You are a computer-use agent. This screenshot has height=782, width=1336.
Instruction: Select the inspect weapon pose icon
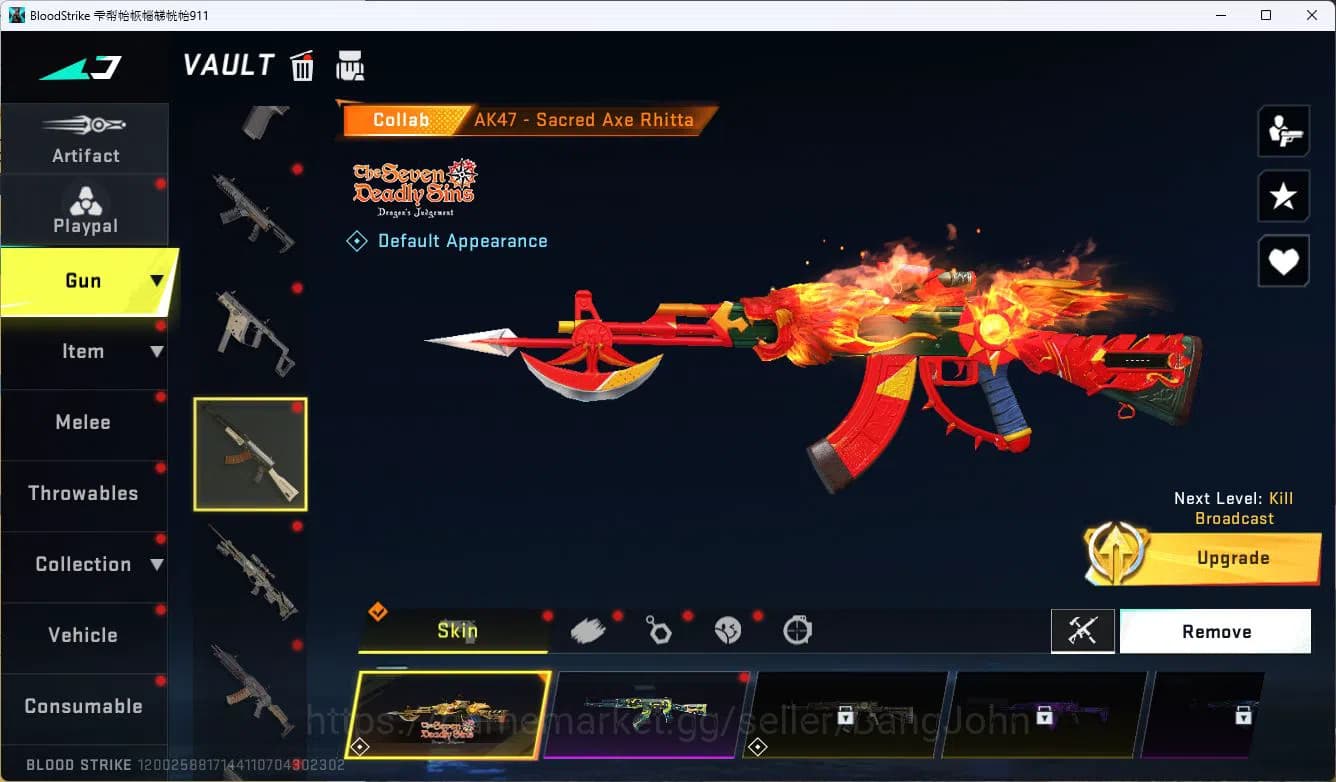coord(1284,130)
